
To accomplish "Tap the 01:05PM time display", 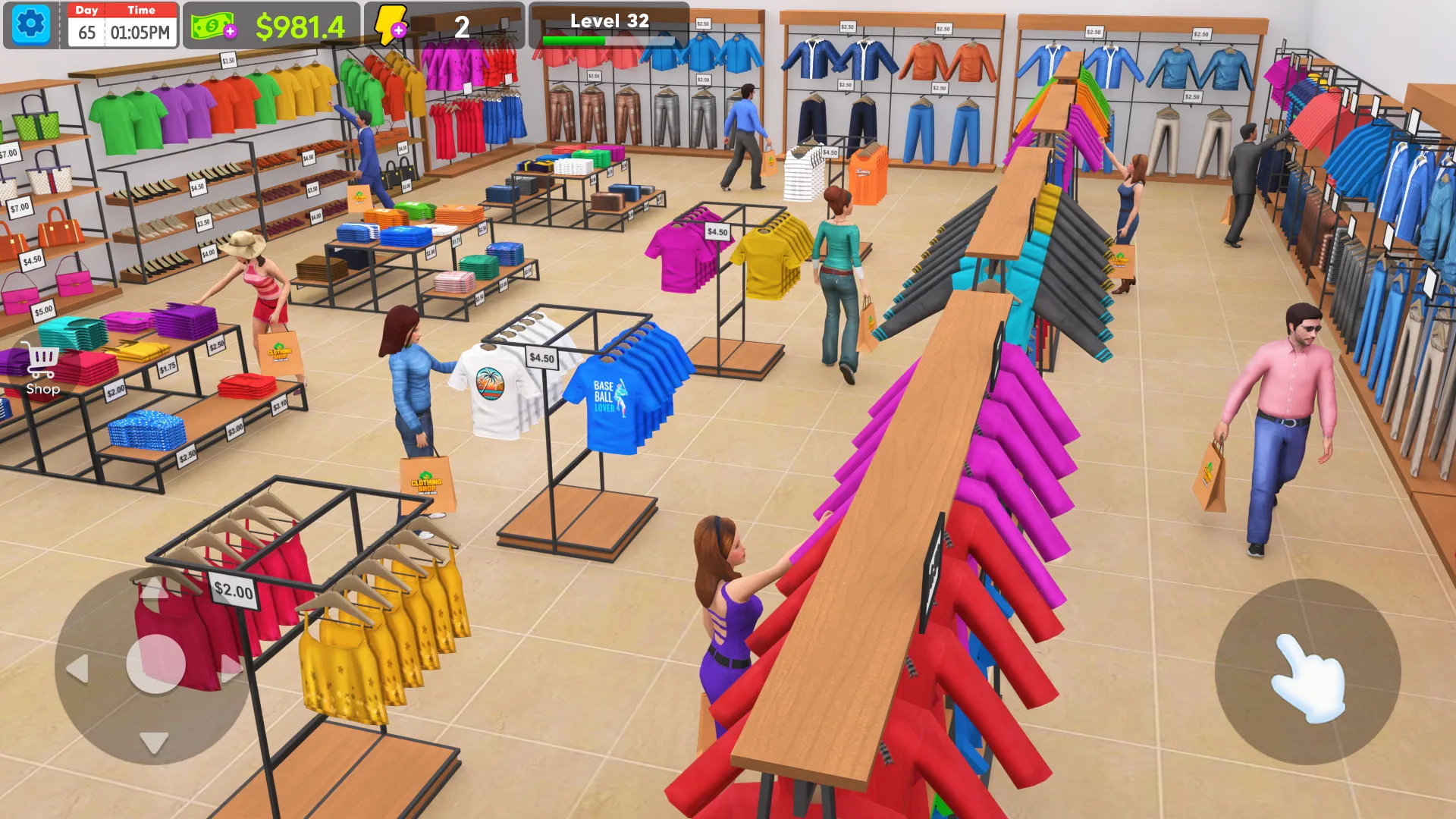I will click(x=141, y=33).
